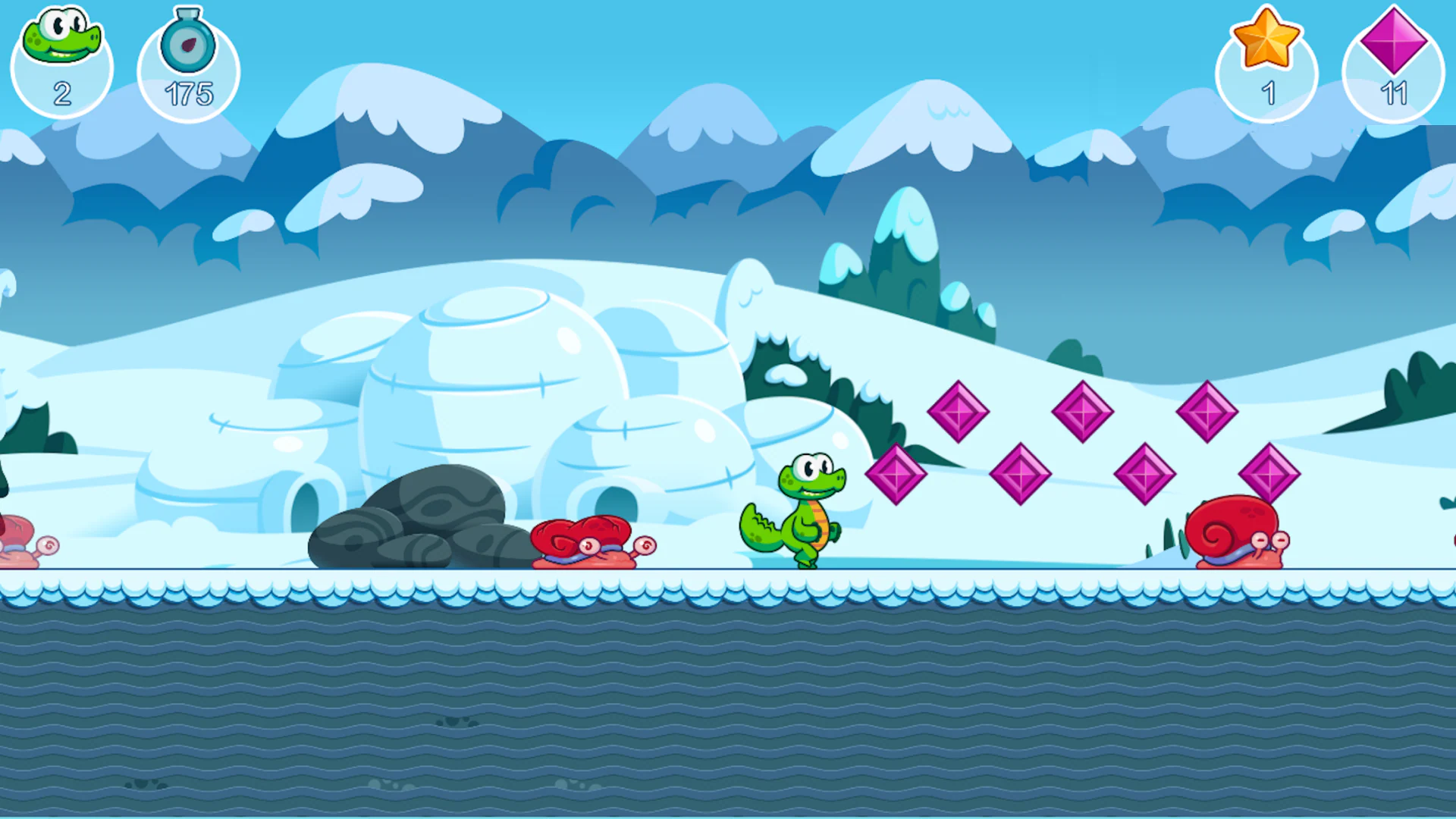Select the pink diamond counter icon

(x=1392, y=42)
